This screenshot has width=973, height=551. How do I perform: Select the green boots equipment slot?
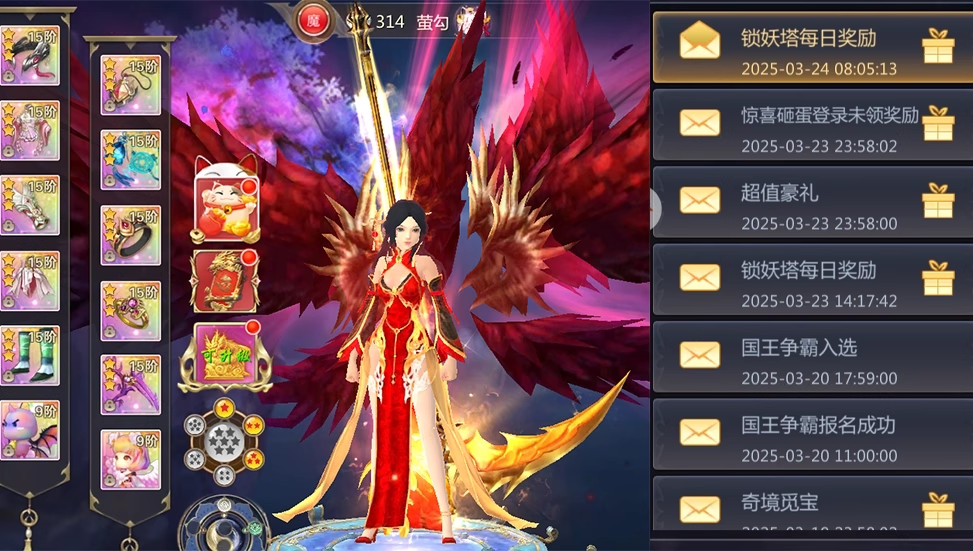29,355
